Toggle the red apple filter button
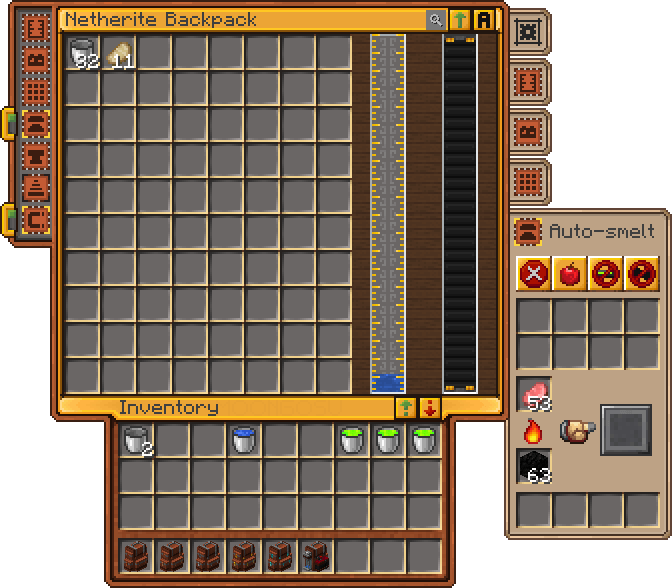Viewport: 672px width, 588px height. point(569,273)
